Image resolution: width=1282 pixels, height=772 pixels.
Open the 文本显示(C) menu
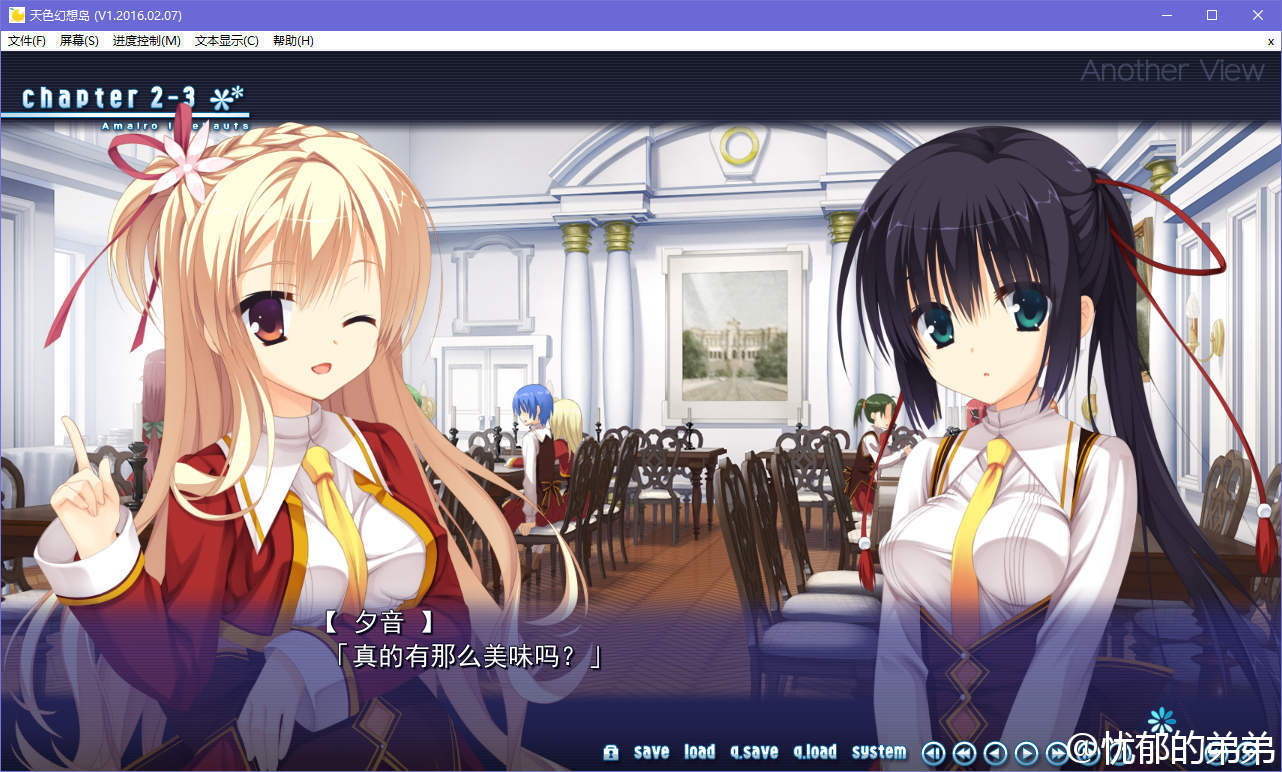pyautogui.click(x=226, y=41)
